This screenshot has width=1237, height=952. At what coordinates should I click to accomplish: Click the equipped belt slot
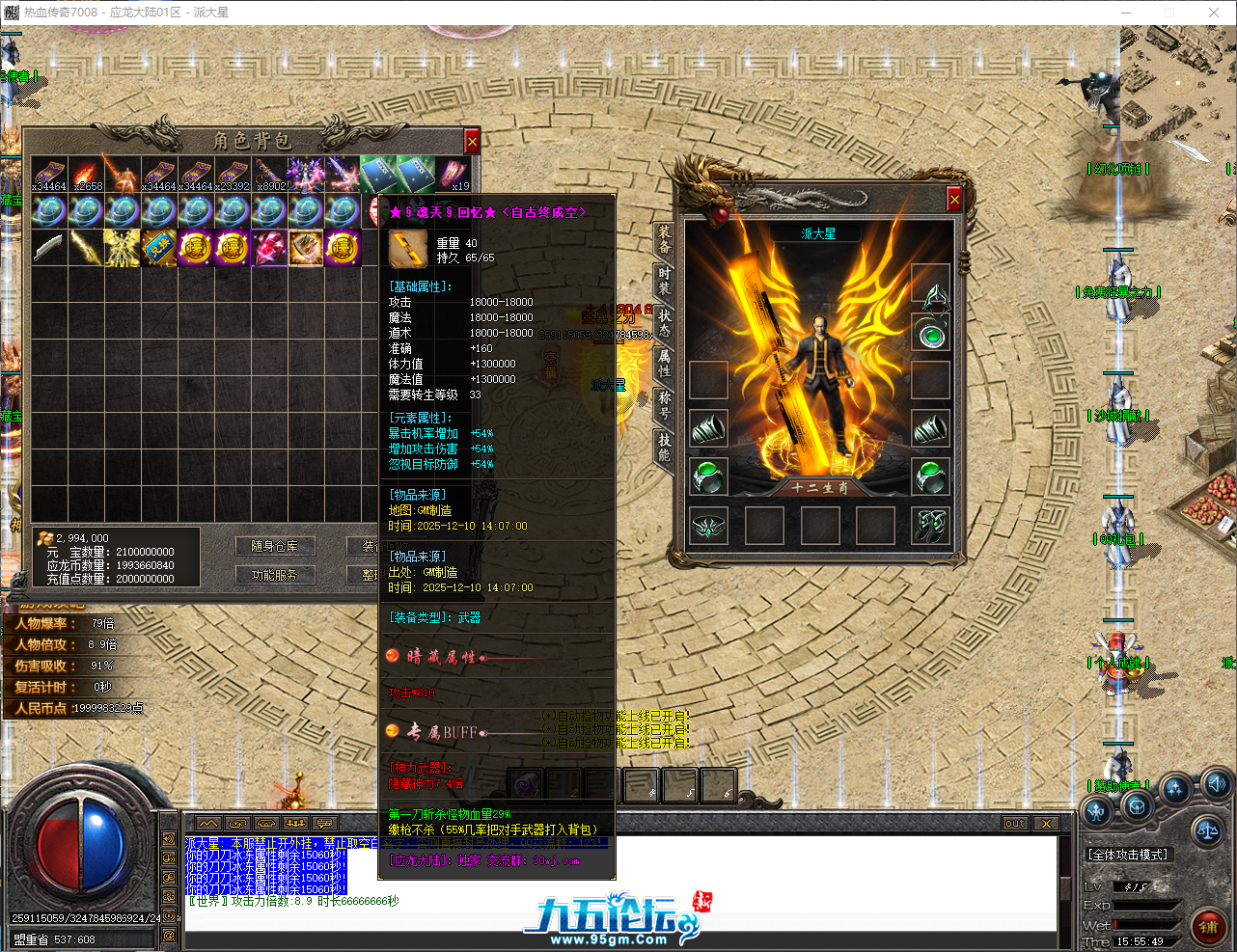click(x=709, y=525)
